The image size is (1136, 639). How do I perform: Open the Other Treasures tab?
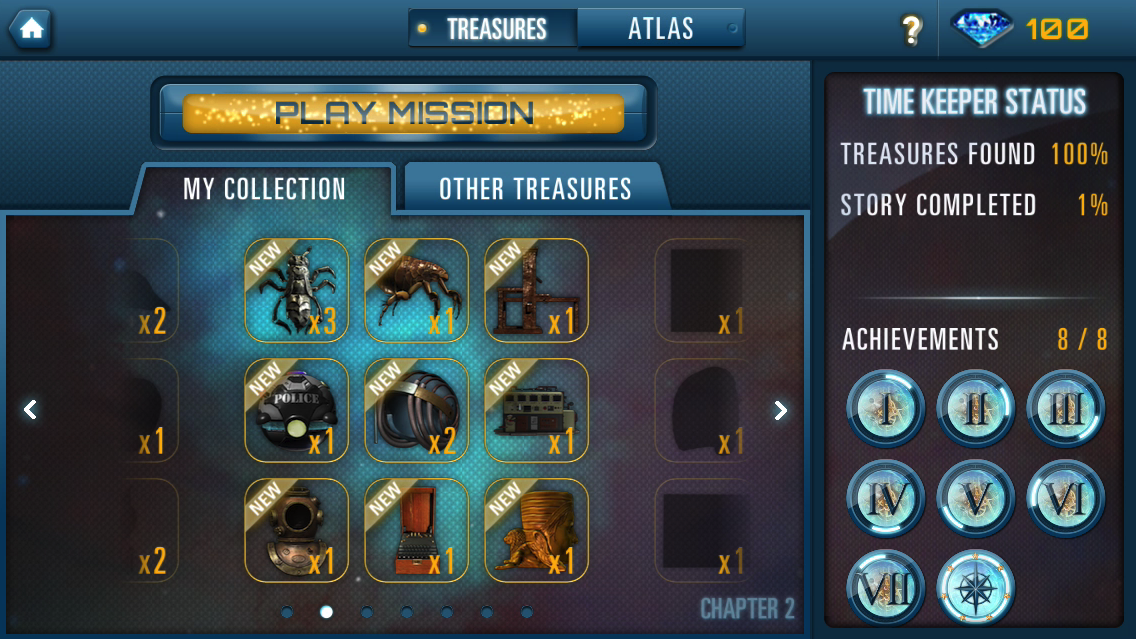(x=535, y=189)
